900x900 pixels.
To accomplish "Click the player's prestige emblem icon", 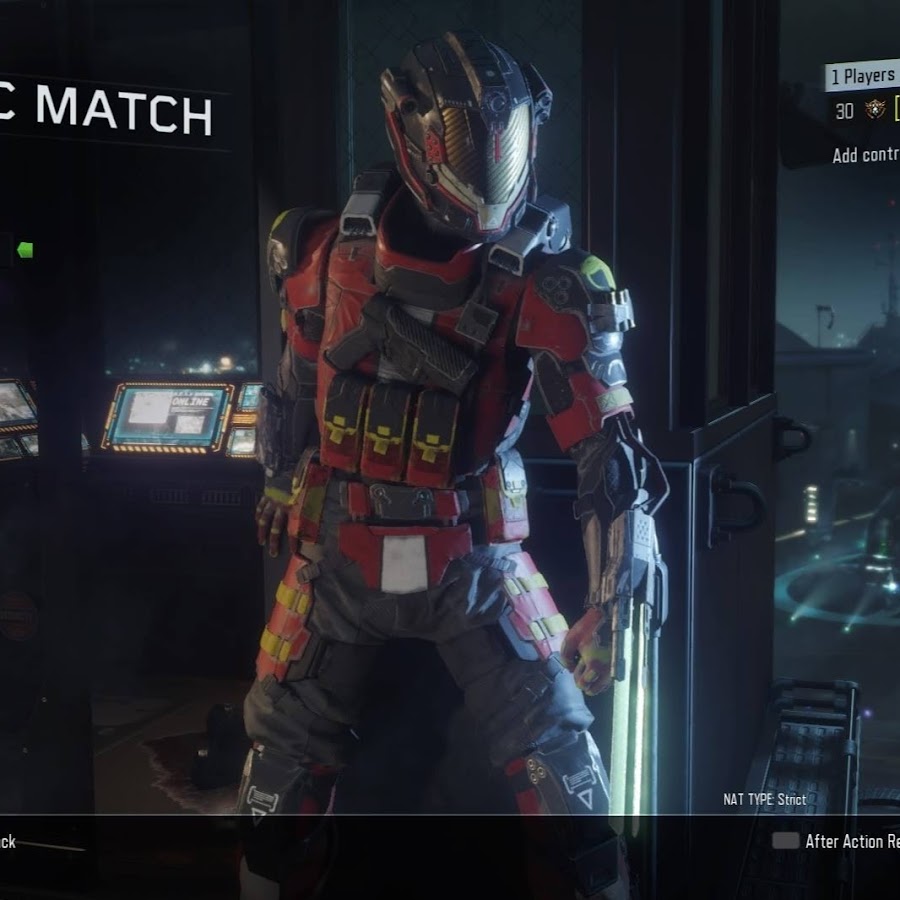I will click(878, 111).
